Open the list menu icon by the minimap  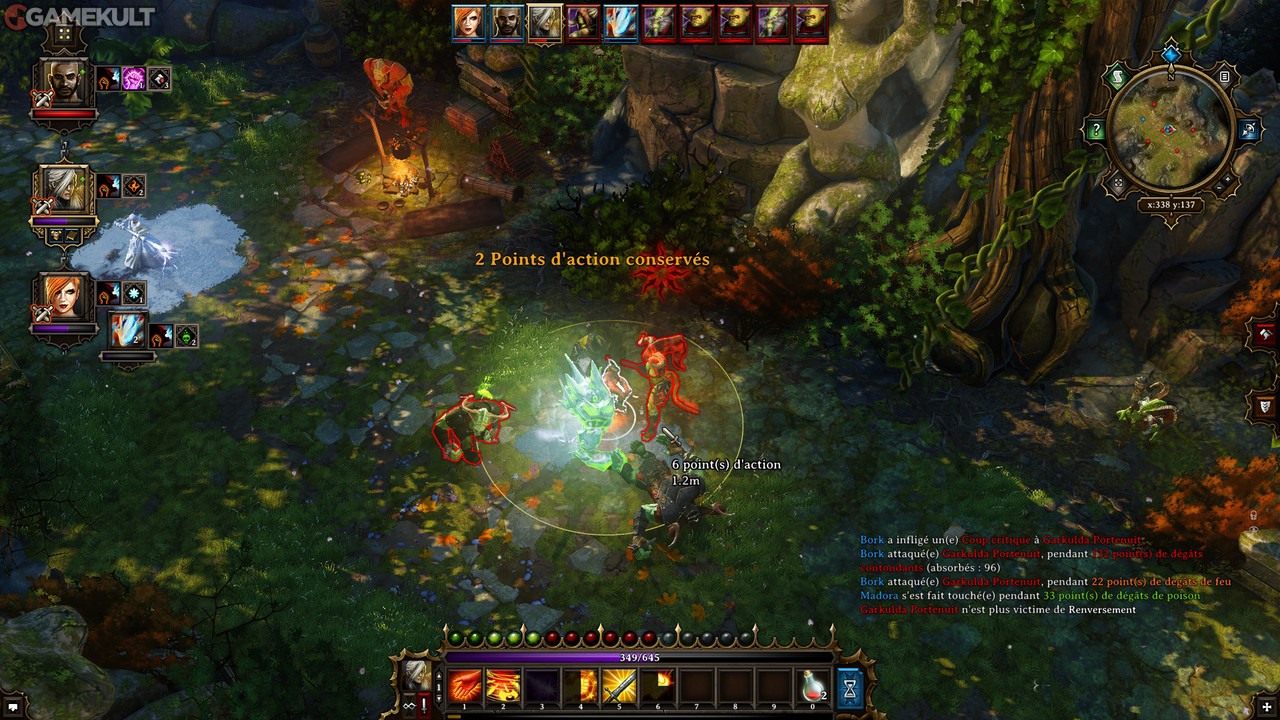(x=1225, y=76)
